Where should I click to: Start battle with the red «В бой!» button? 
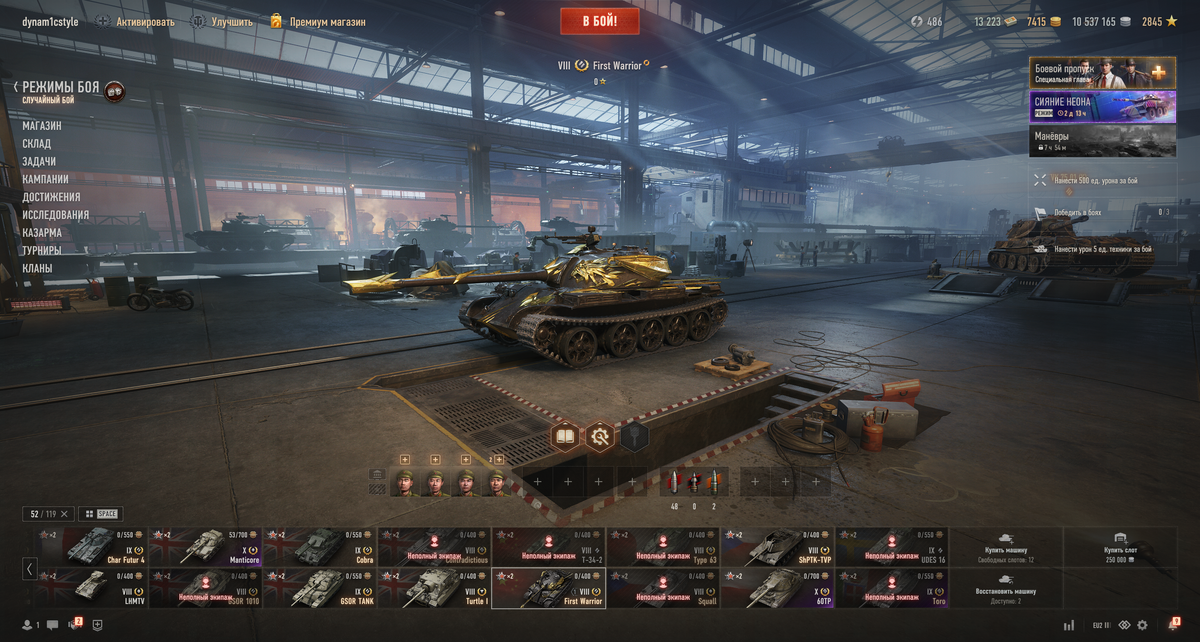600,20
